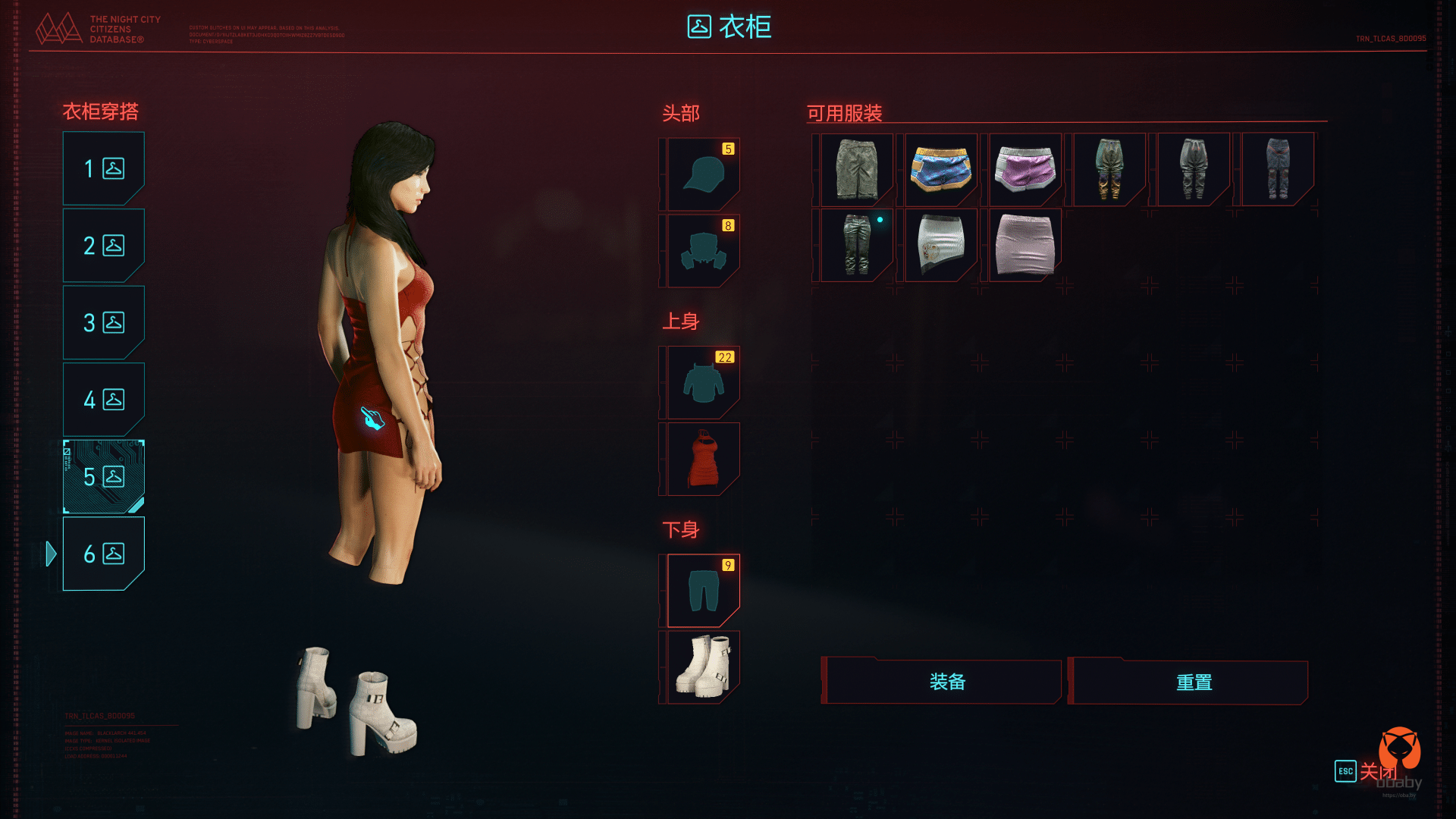Screen dimensions: 1456x819
Task: Select the face mask slot
Action: (x=703, y=251)
